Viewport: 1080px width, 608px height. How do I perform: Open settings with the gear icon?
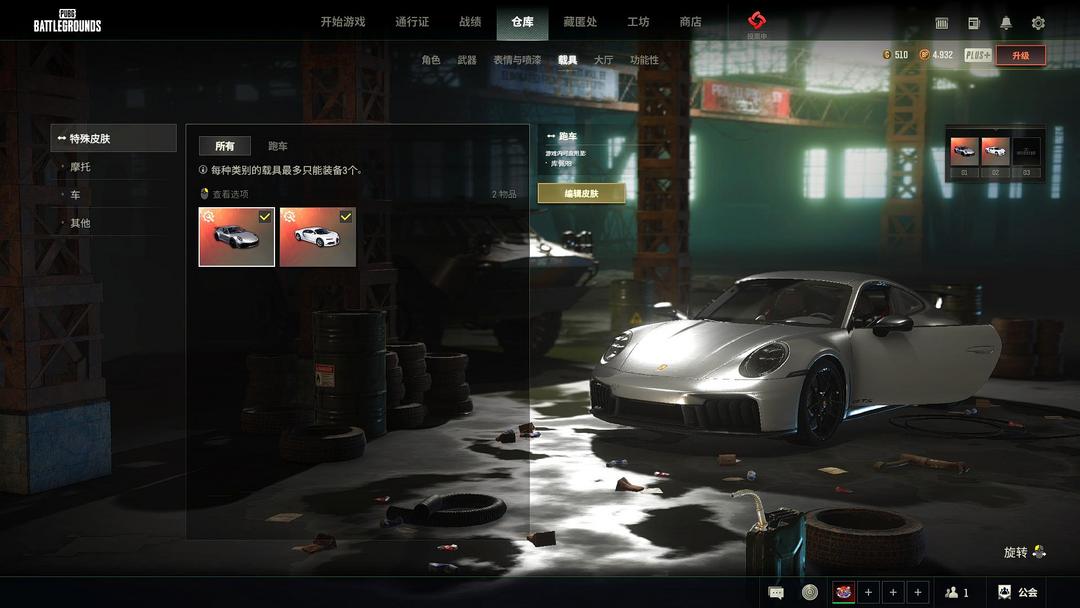[1038, 23]
